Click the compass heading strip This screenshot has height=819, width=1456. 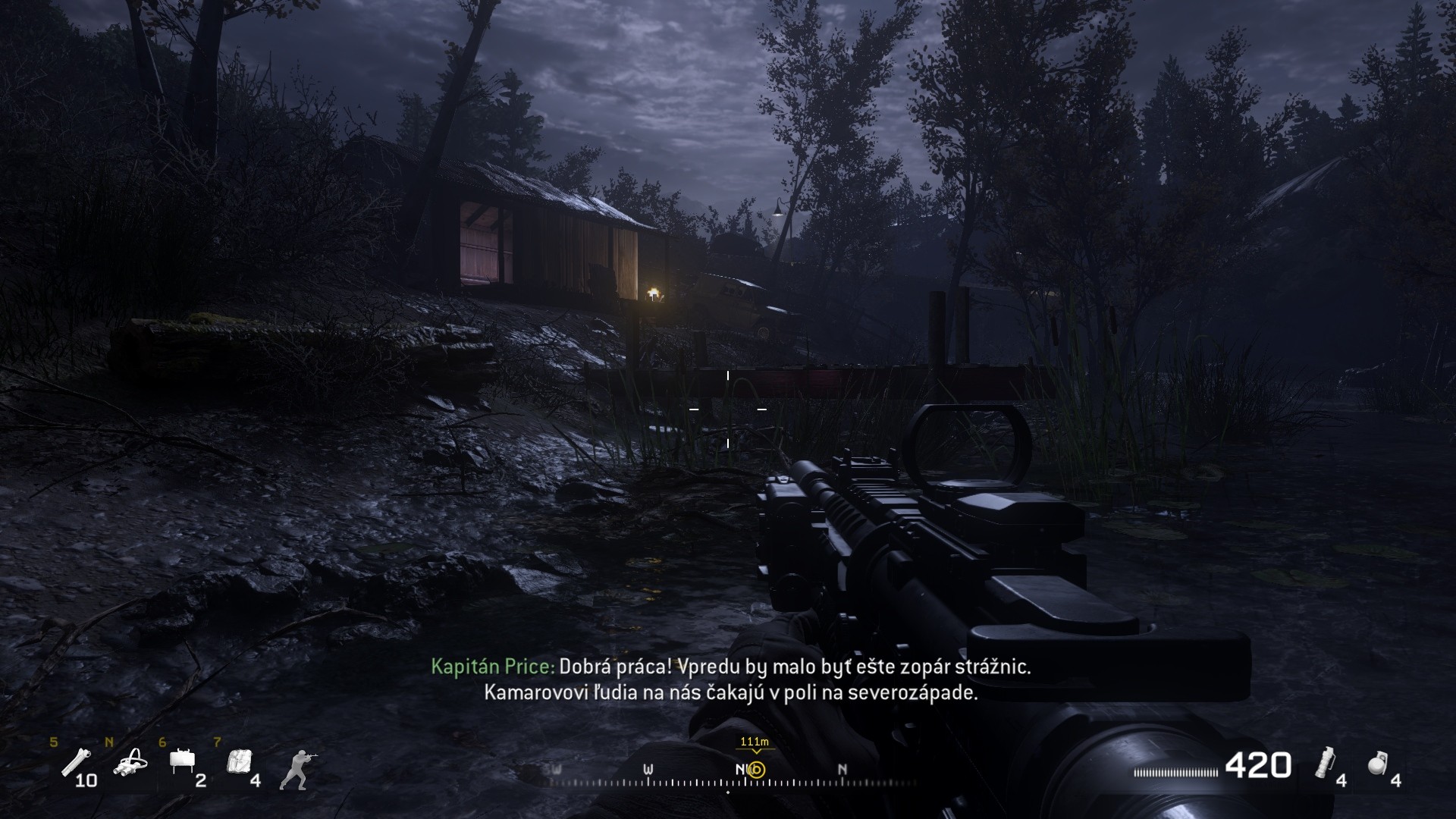728,777
